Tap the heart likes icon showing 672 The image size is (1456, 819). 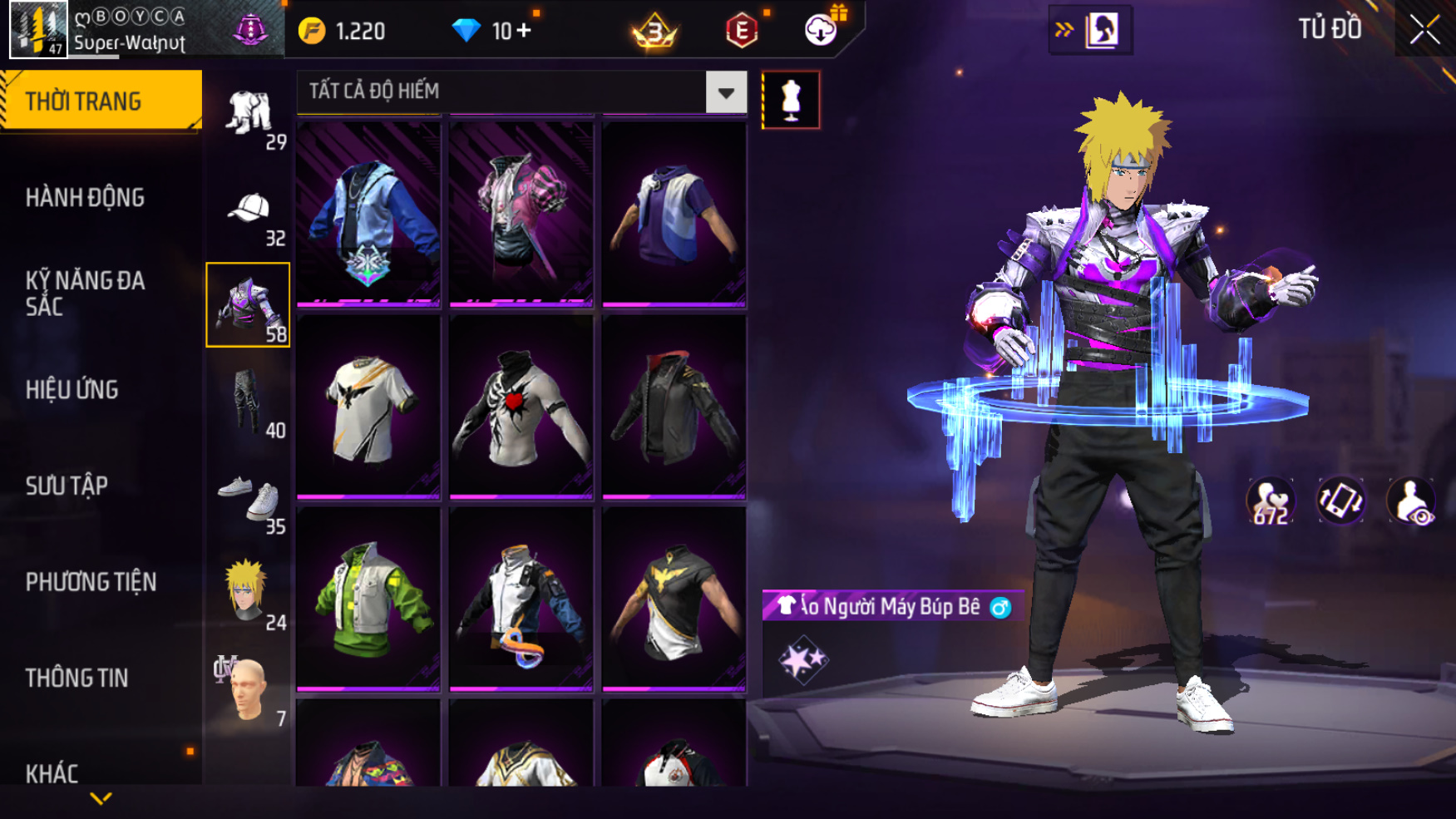coord(1270,501)
